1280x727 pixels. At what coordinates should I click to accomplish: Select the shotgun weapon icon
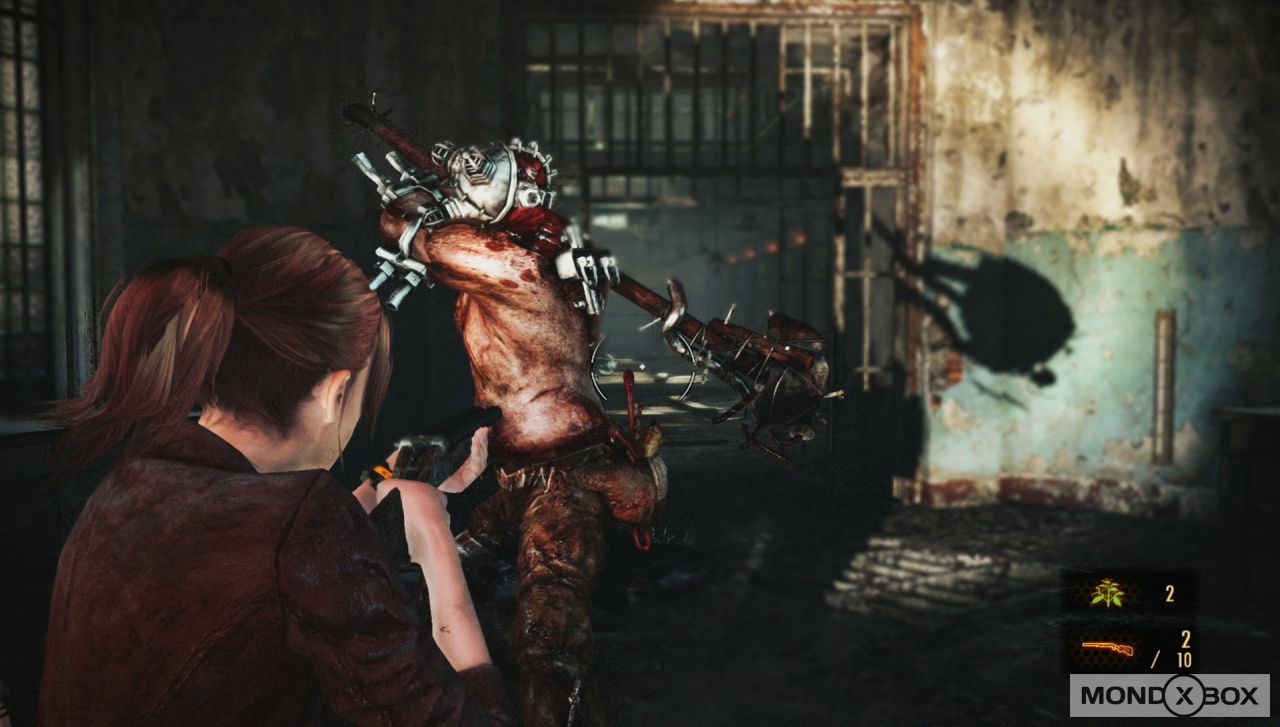click(1106, 649)
